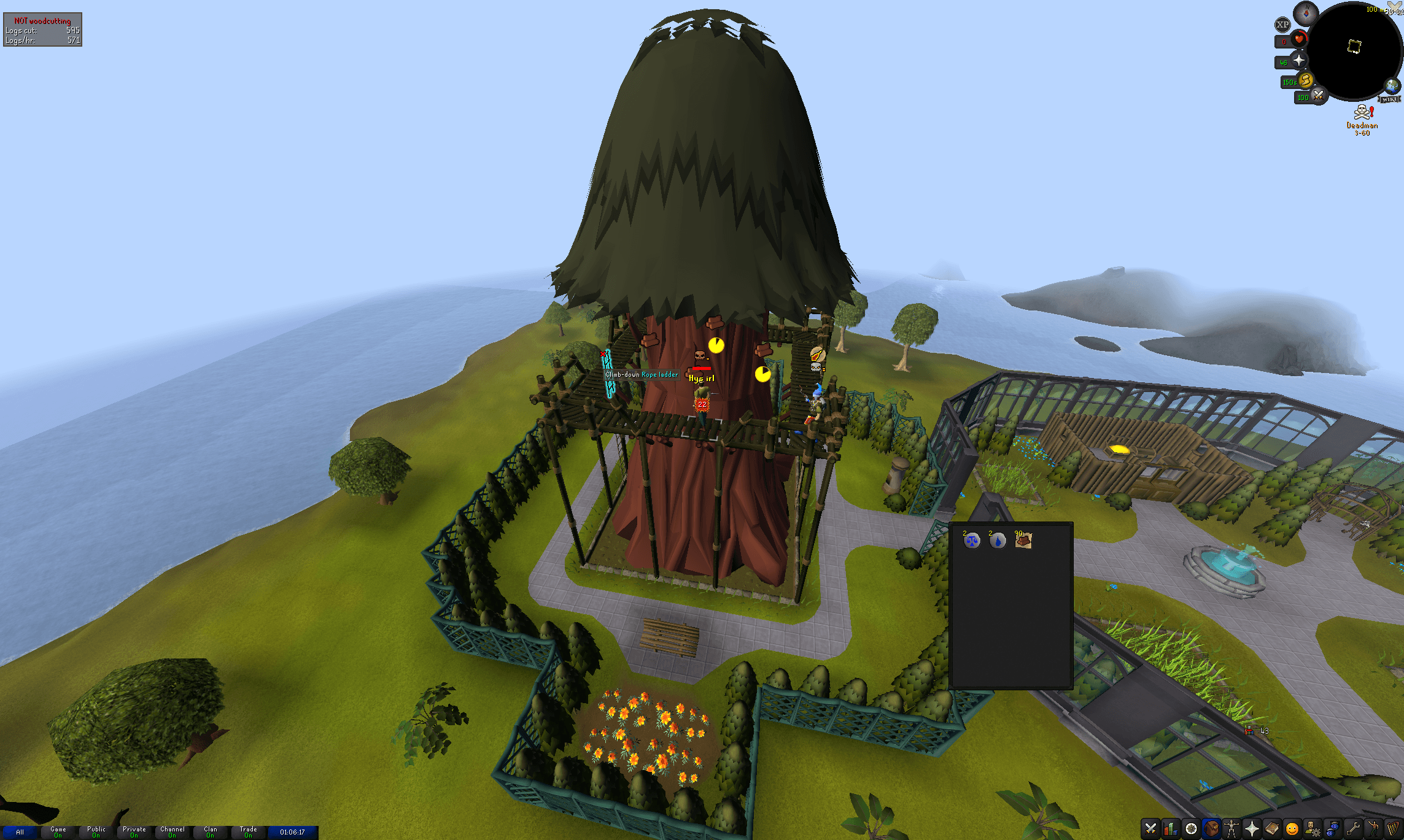Toggle the special attack orb
1404x840 pixels.
1319,96
